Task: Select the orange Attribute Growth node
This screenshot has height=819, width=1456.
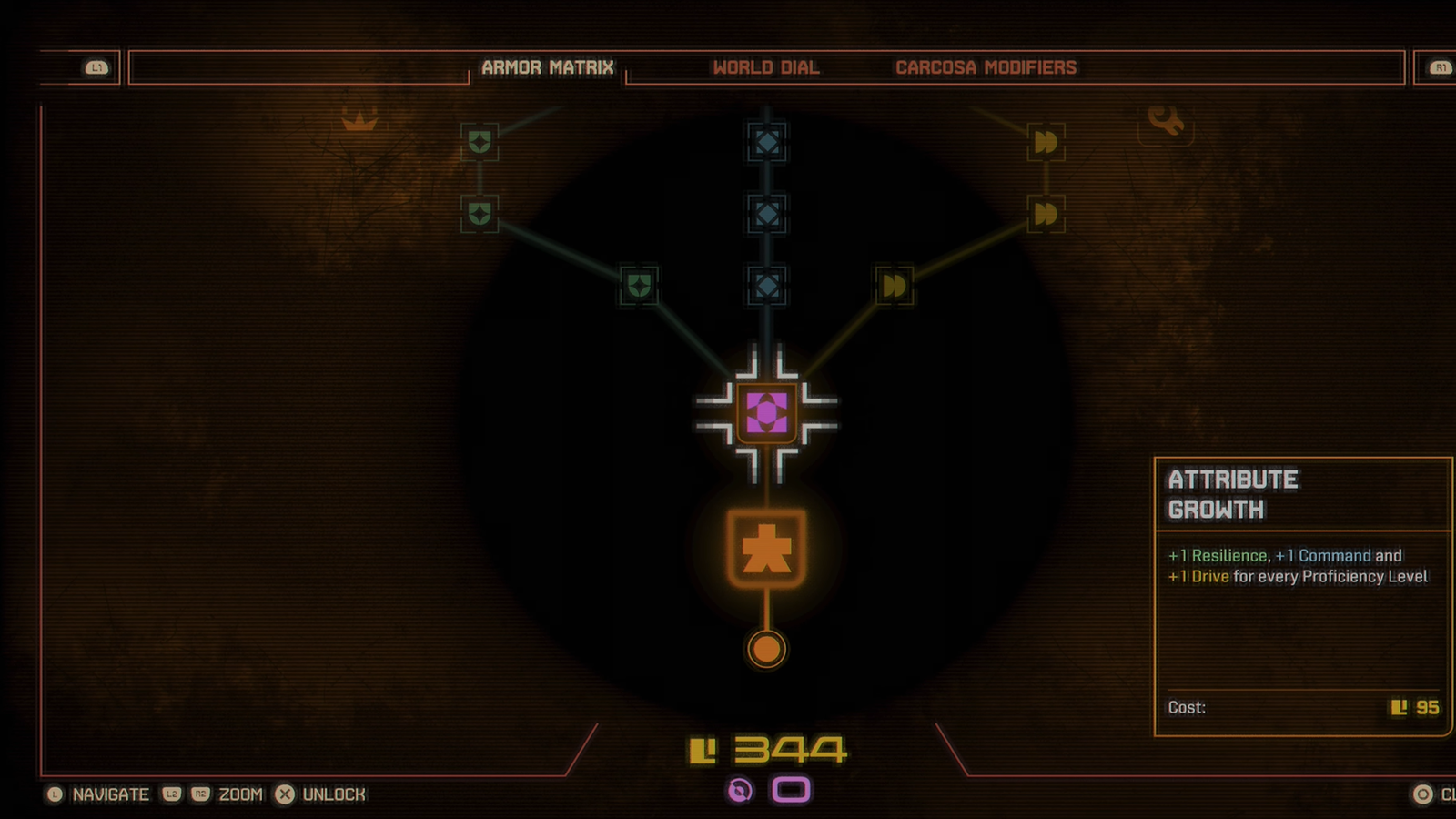Action: point(766,549)
